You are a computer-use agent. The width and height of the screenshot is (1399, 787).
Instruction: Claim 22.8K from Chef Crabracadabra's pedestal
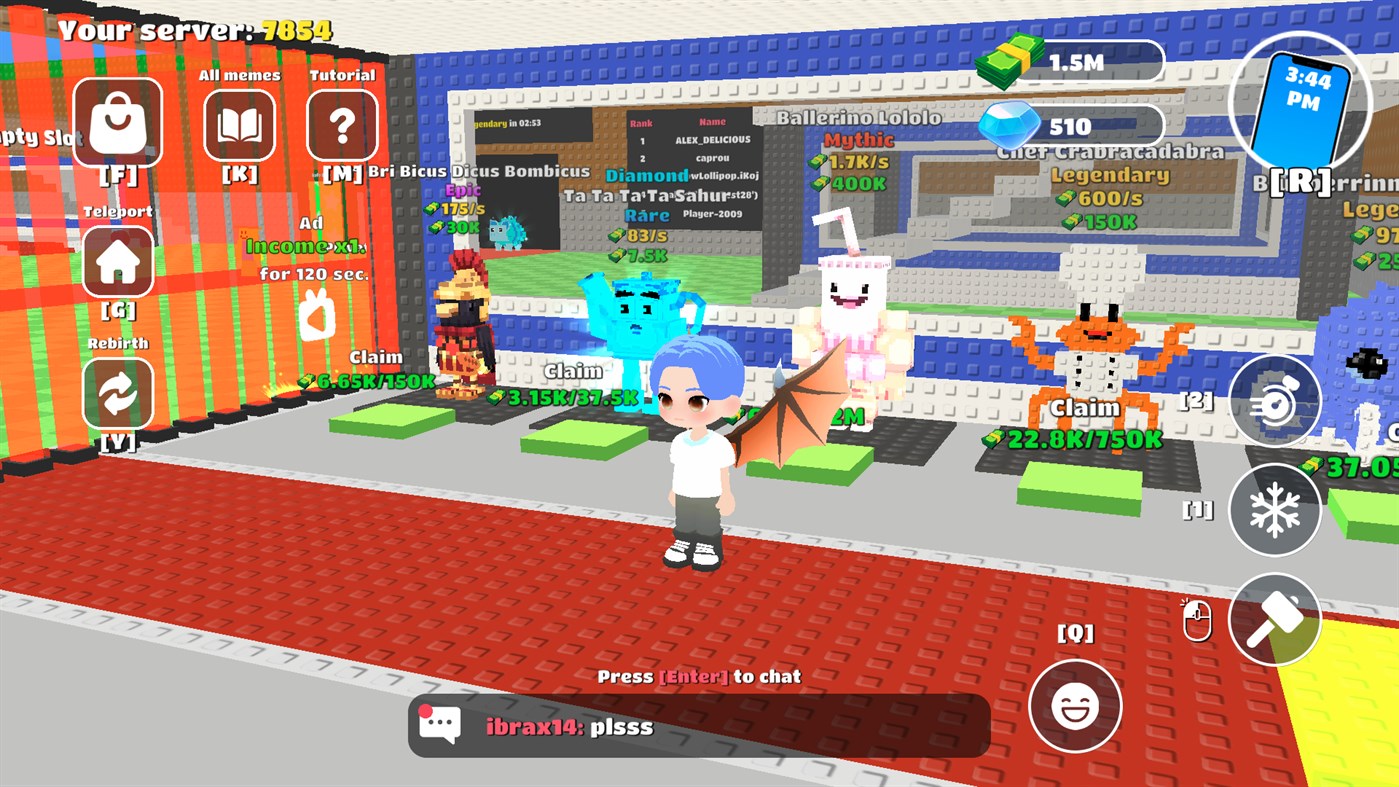(x=1085, y=420)
